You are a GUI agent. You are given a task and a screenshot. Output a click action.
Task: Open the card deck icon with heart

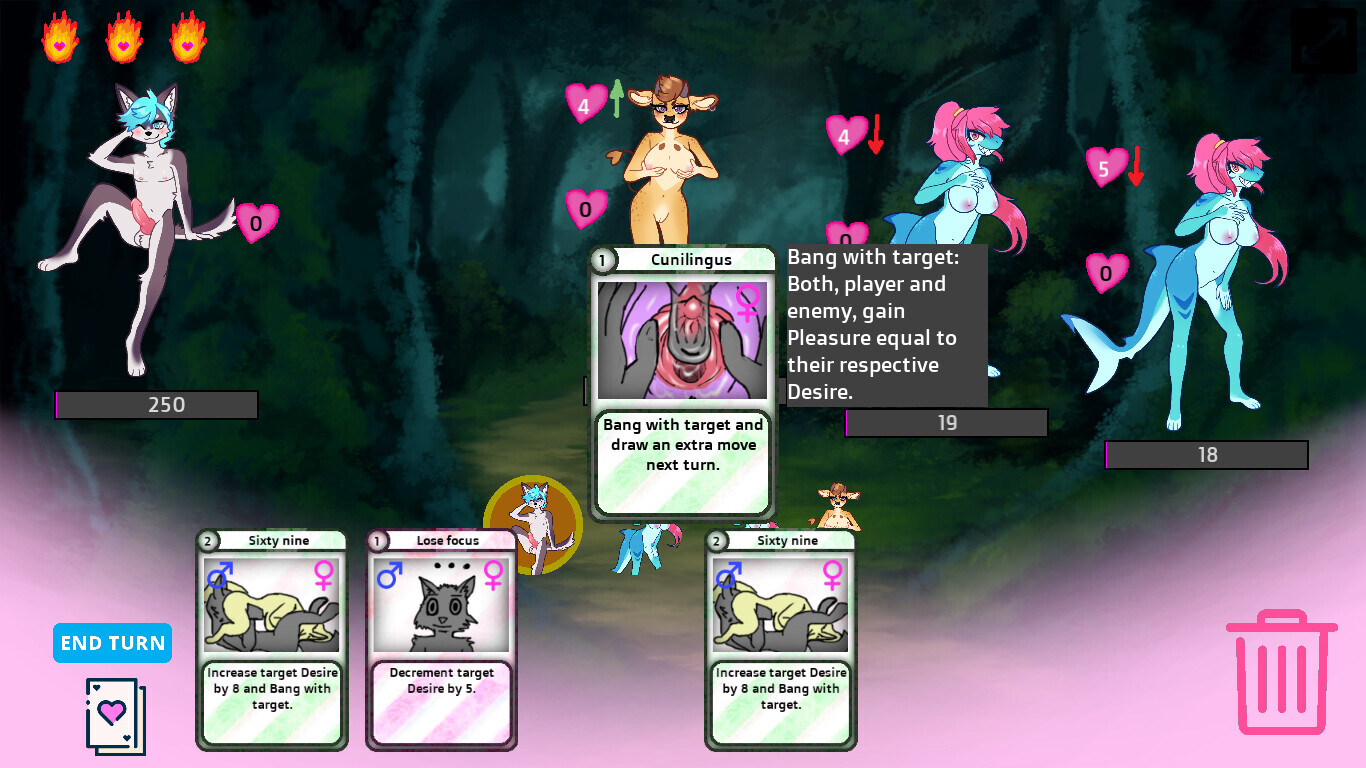pyautogui.click(x=115, y=715)
